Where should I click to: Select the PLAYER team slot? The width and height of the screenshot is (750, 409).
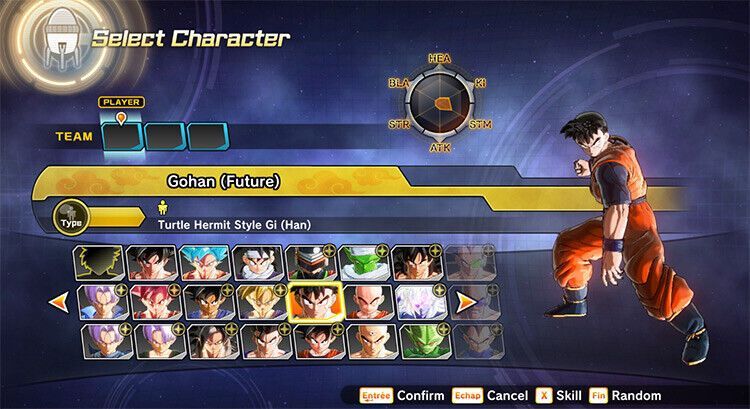(122, 136)
